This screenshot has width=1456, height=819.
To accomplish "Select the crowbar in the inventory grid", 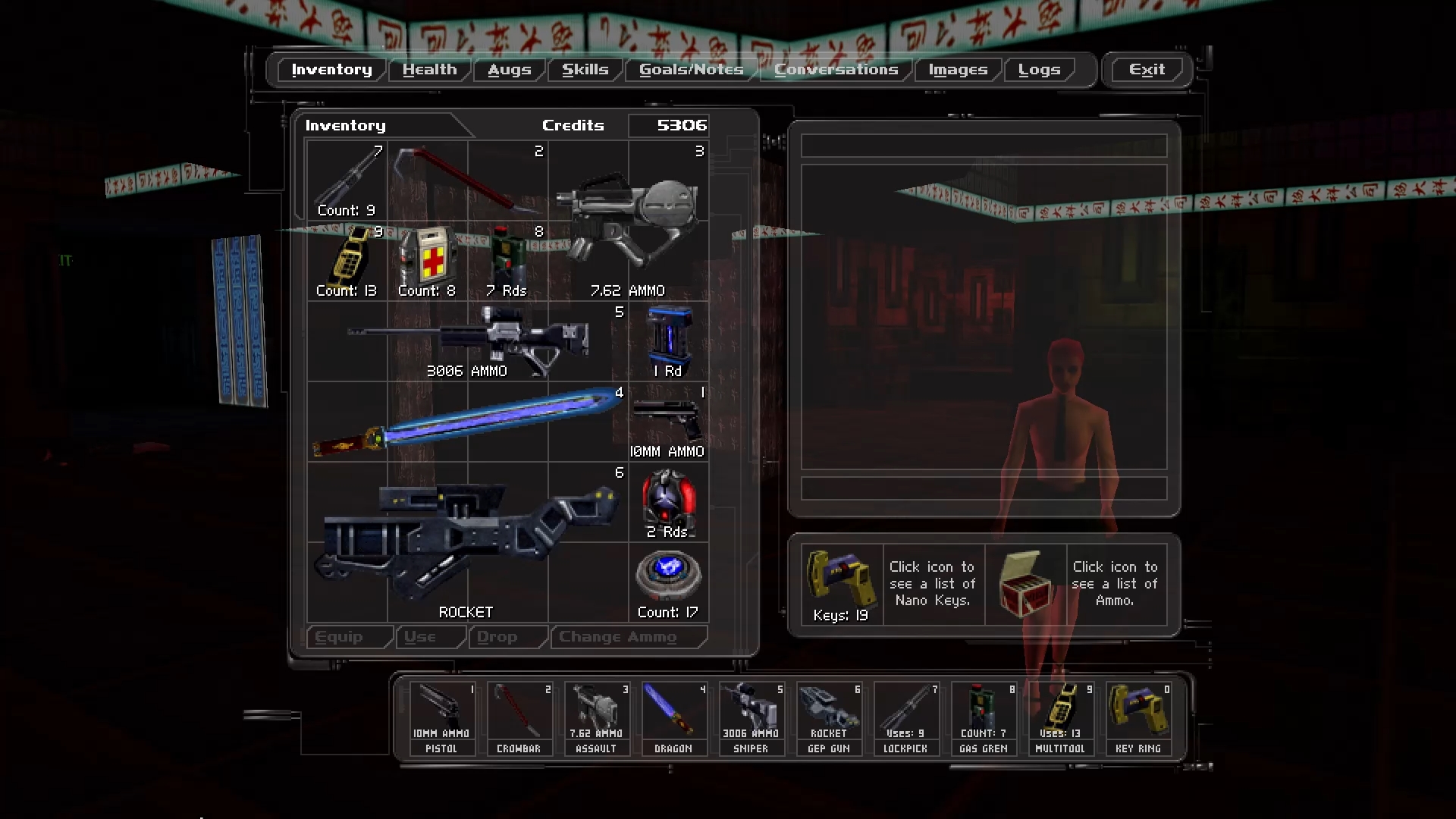I will (466, 180).
